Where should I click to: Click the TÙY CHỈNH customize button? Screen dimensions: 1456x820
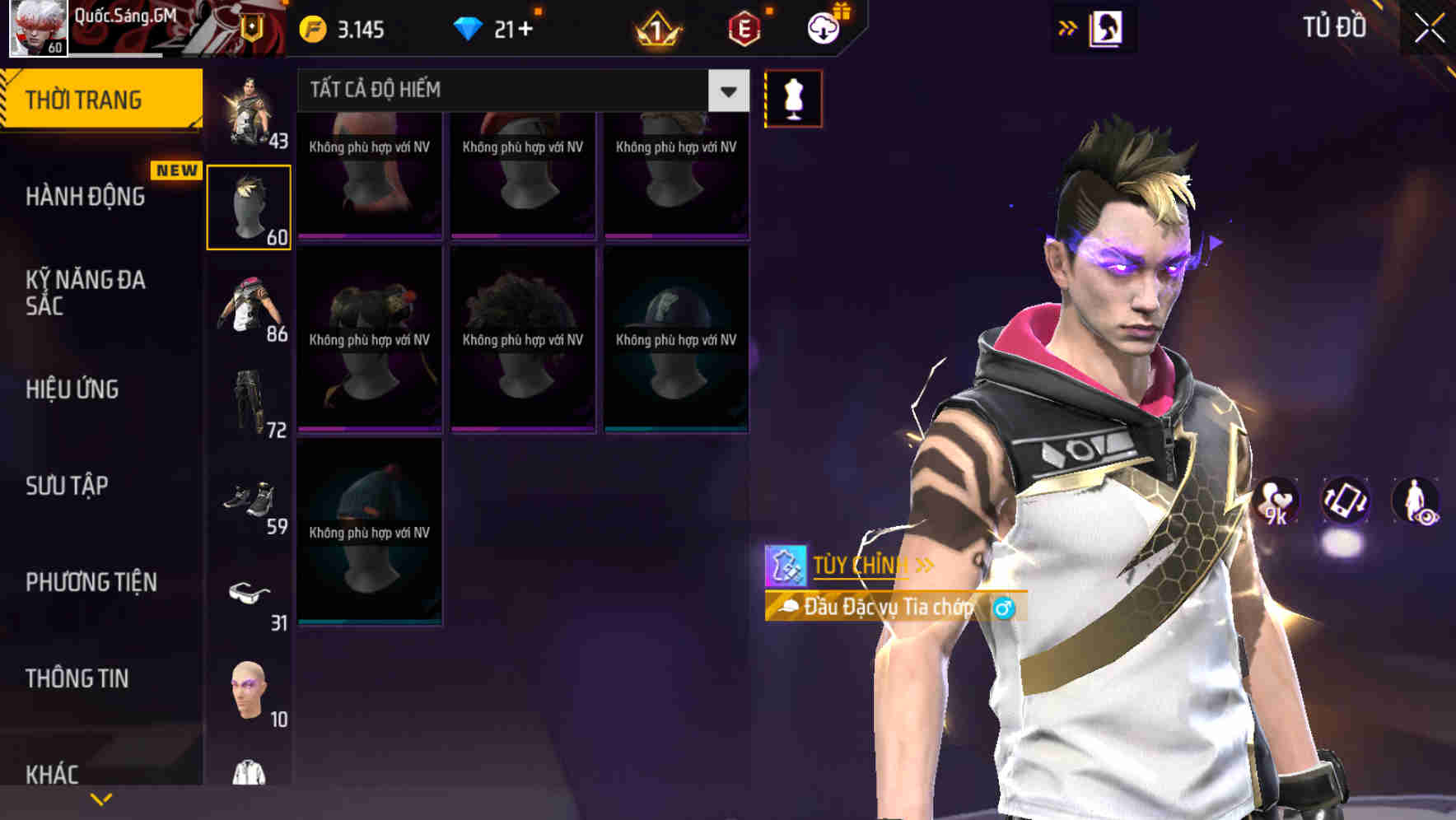(x=859, y=565)
